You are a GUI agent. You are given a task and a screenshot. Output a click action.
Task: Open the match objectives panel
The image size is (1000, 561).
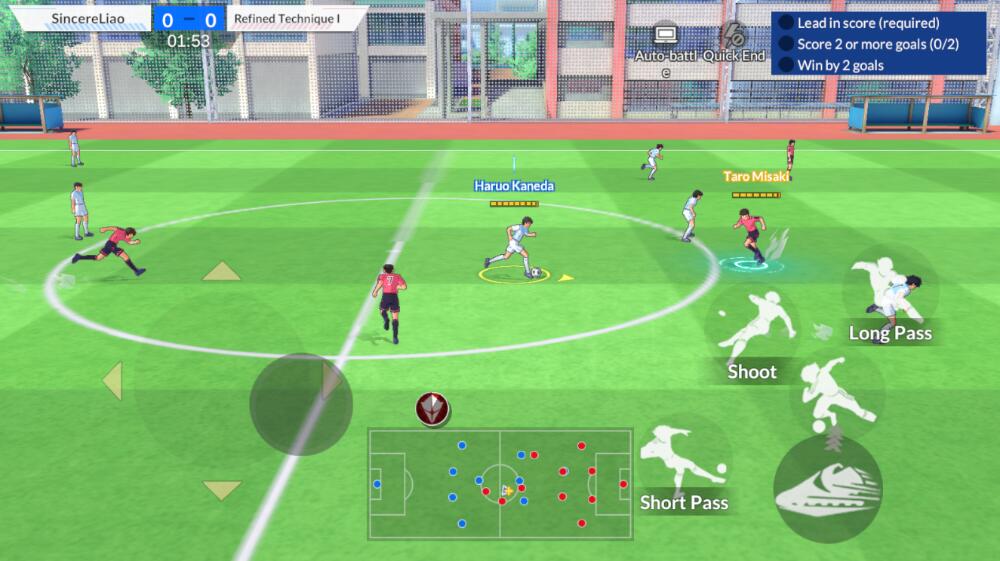pyautogui.click(x=878, y=44)
